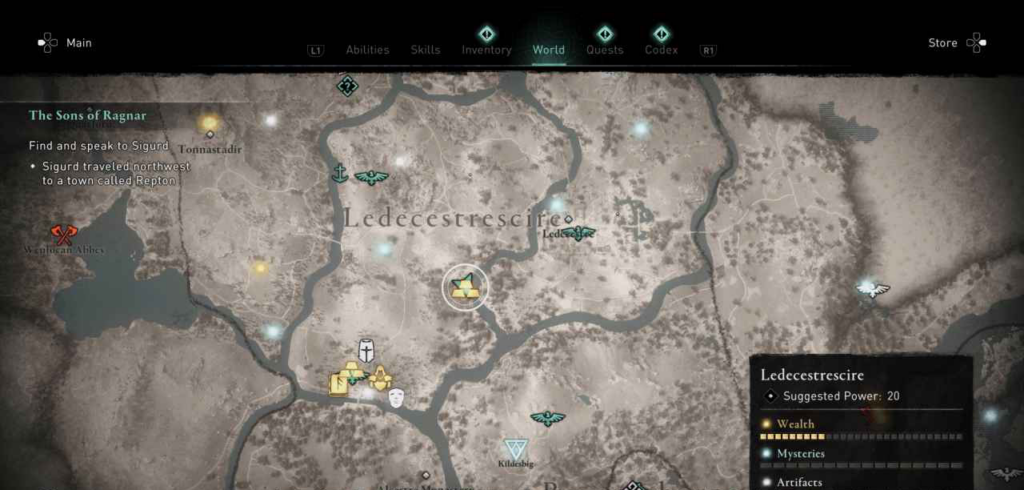Click the circled gold wealth marker
This screenshot has width=1024, height=490.
[x=465, y=289]
